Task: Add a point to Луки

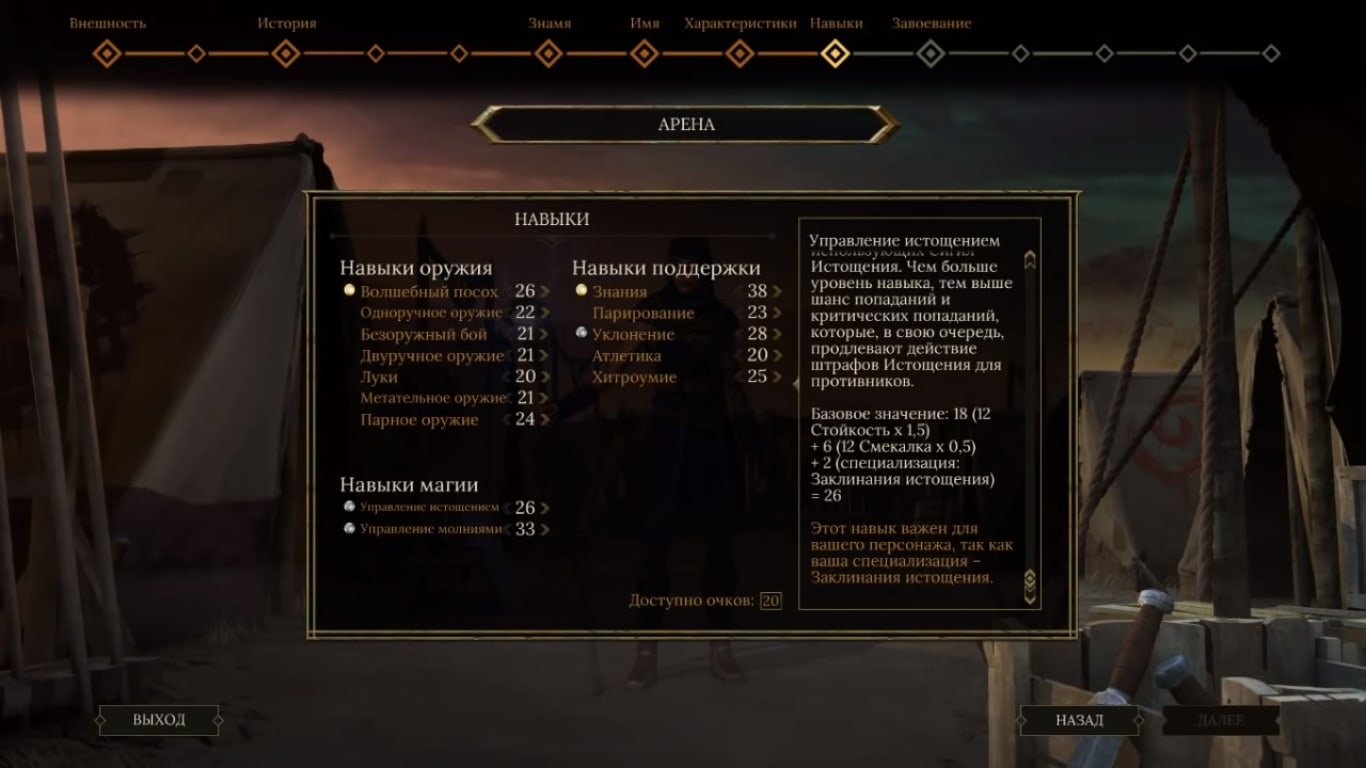Action: pyautogui.click(x=546, y=377)
